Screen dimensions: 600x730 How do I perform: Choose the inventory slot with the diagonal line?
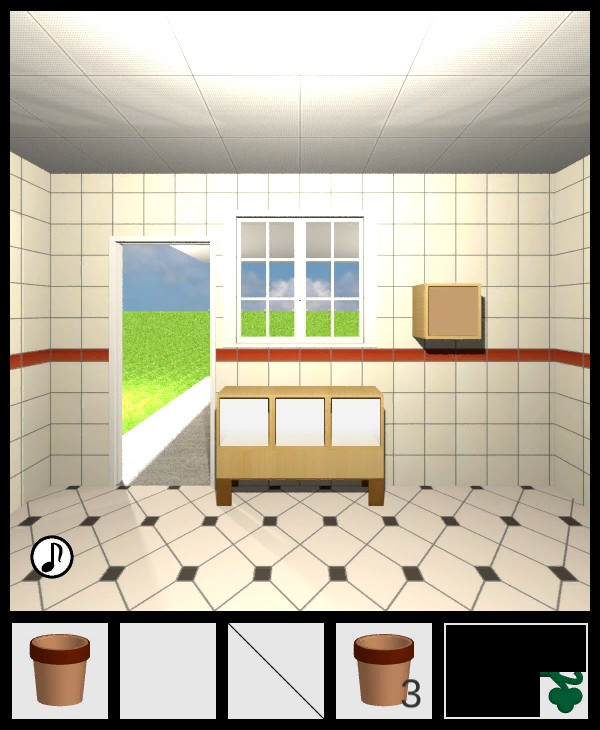276,671
